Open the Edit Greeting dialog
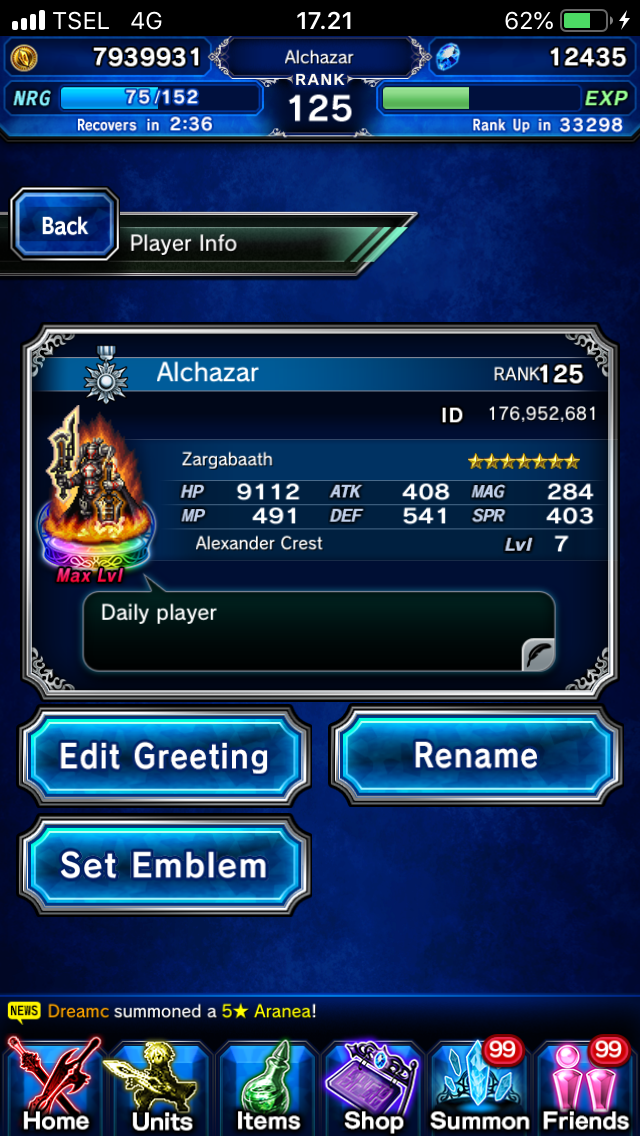Image resolution: width=640 pixels, height=1136 pixels. tap(164, 756)
